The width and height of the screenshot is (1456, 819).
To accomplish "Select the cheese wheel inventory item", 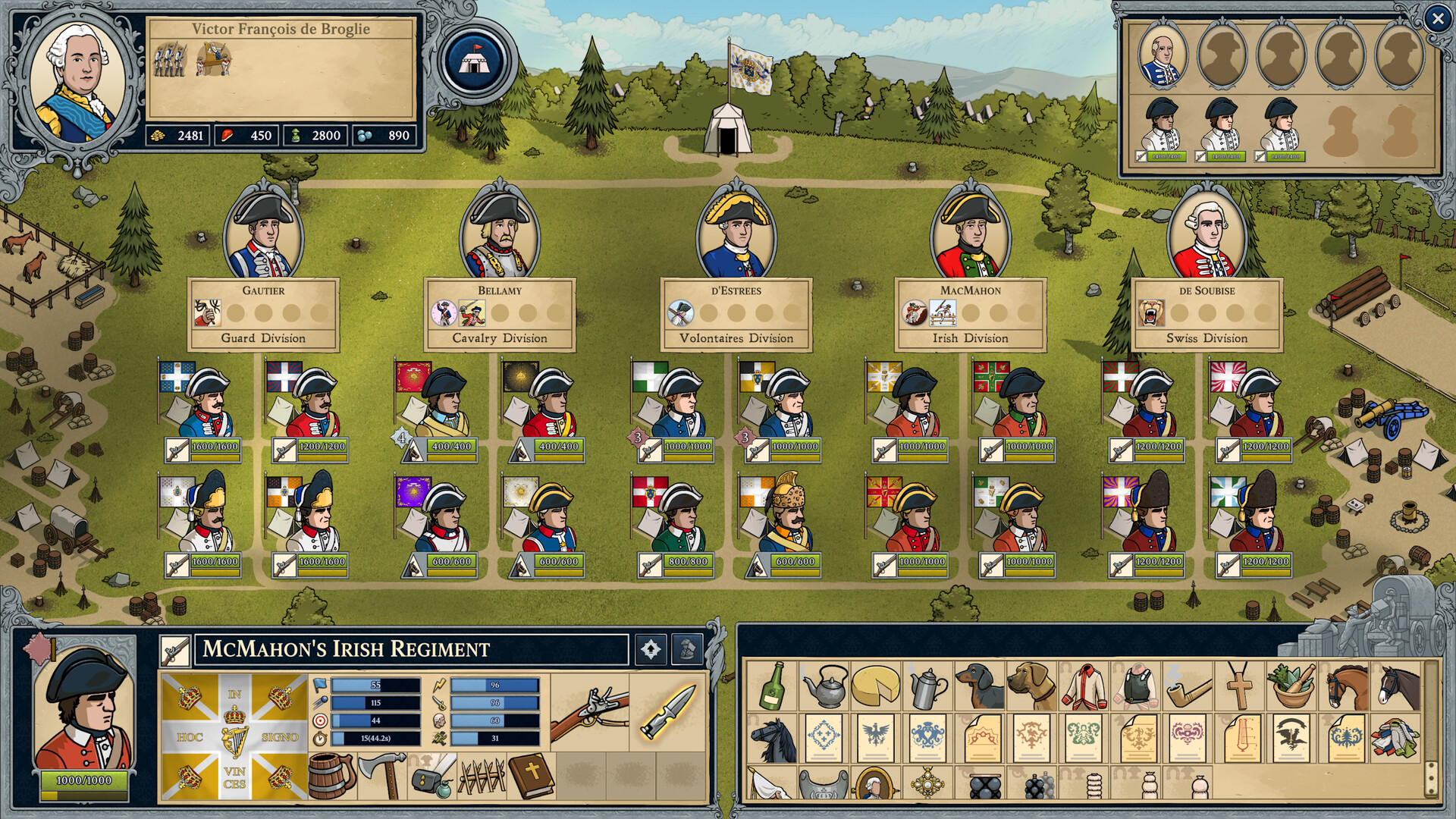I will [875, 686].
